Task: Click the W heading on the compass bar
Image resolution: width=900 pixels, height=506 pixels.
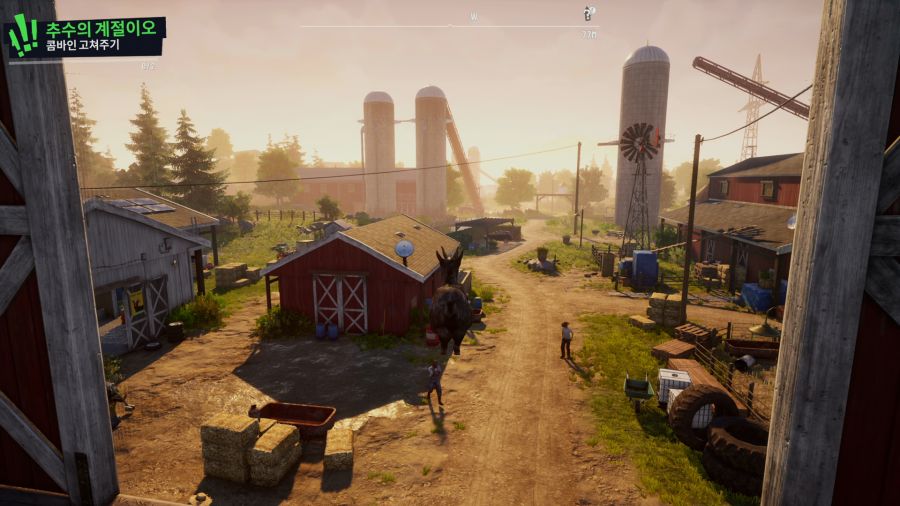Action: [474, 17]
